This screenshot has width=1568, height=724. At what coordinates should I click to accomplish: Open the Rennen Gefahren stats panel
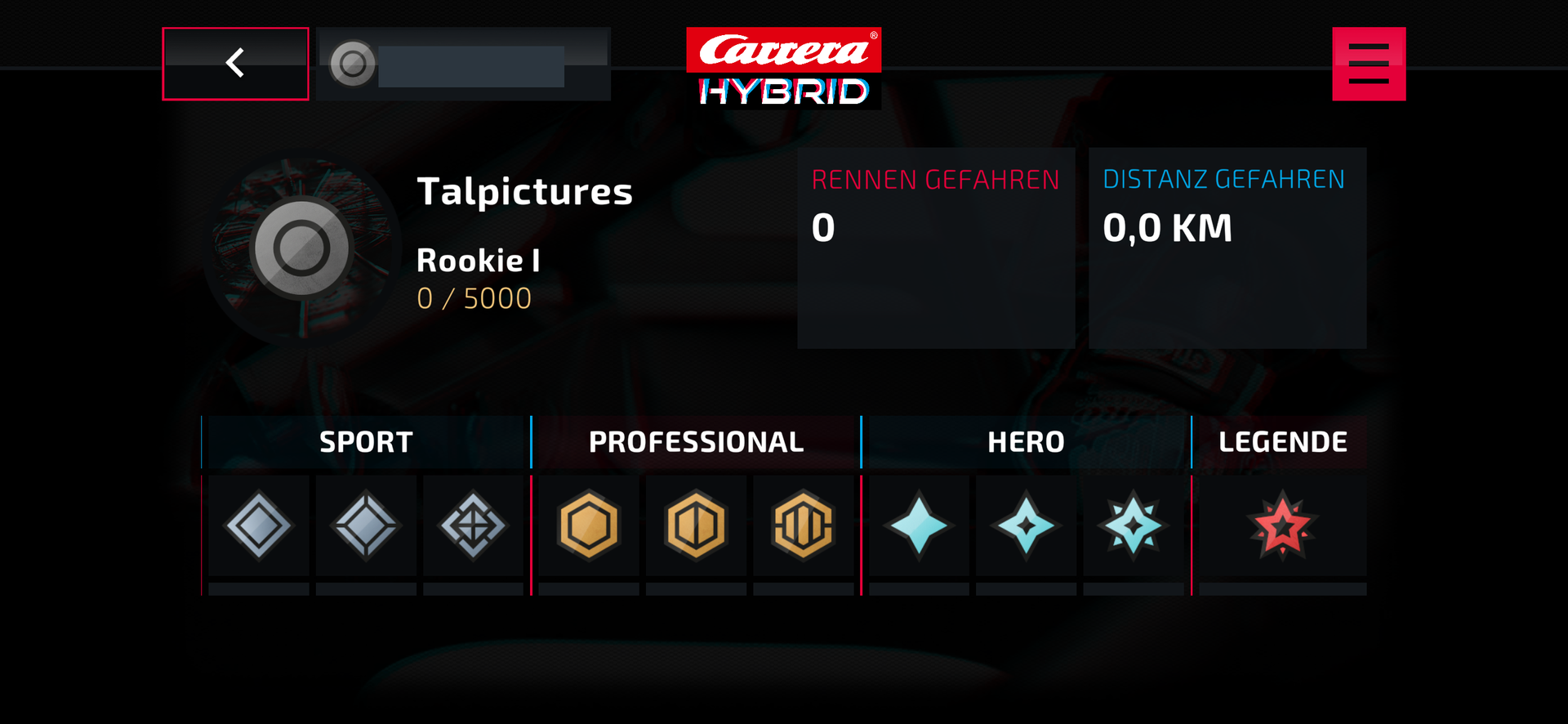936,248
